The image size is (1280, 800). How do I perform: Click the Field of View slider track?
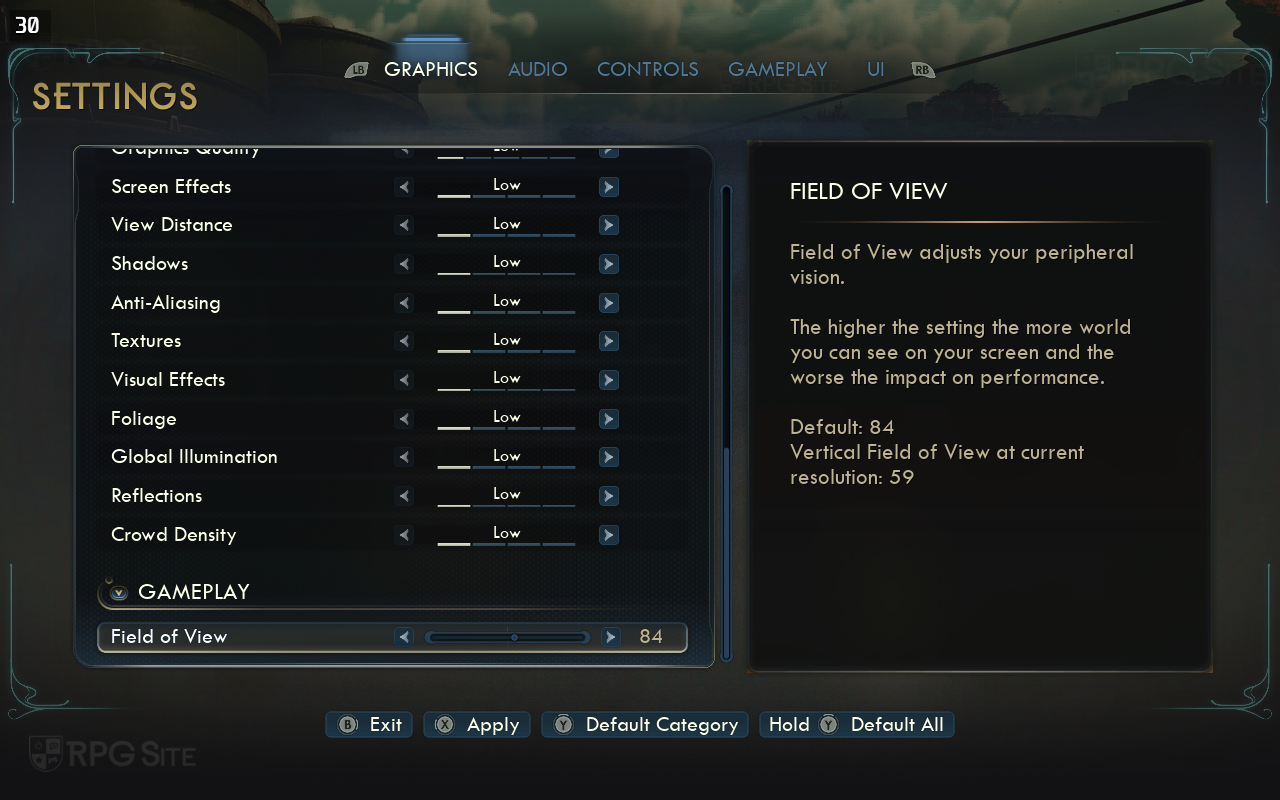507,637
